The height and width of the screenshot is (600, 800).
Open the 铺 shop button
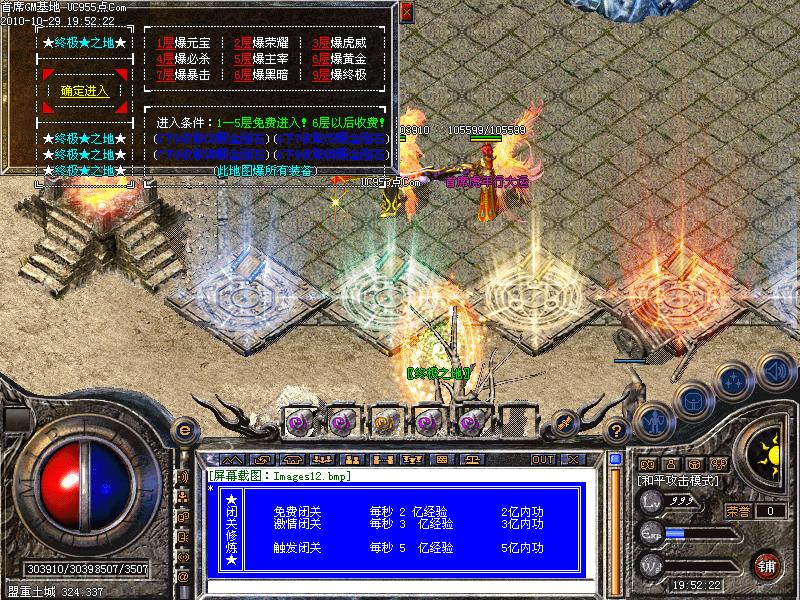point(768,565)
